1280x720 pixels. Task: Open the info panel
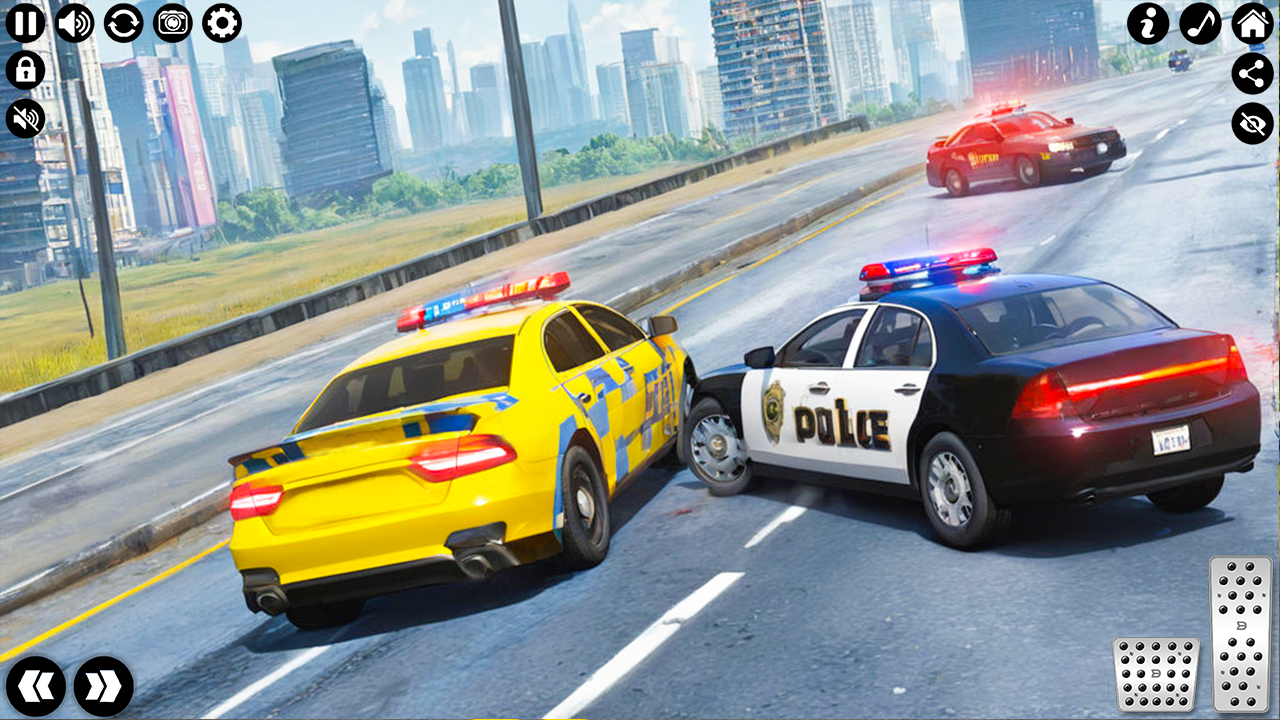[x=1148, y=21]
